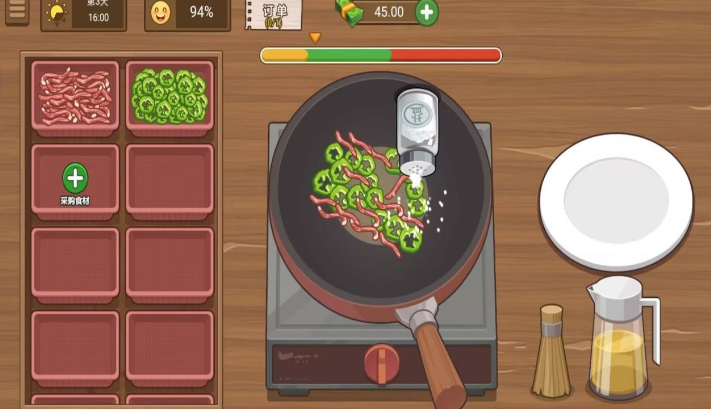Purchase ingredients with the plus slot
This screenshot has height=410, width=711.
[x=75, y=180]
